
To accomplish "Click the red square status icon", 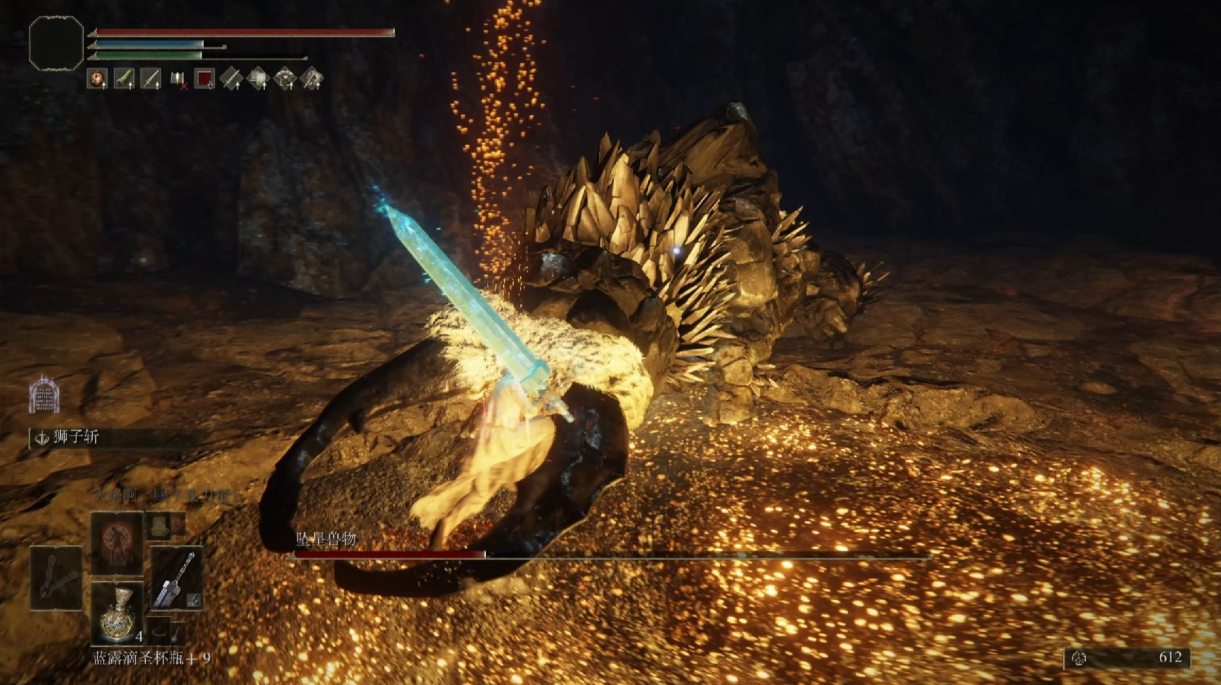I will [205, 78].
